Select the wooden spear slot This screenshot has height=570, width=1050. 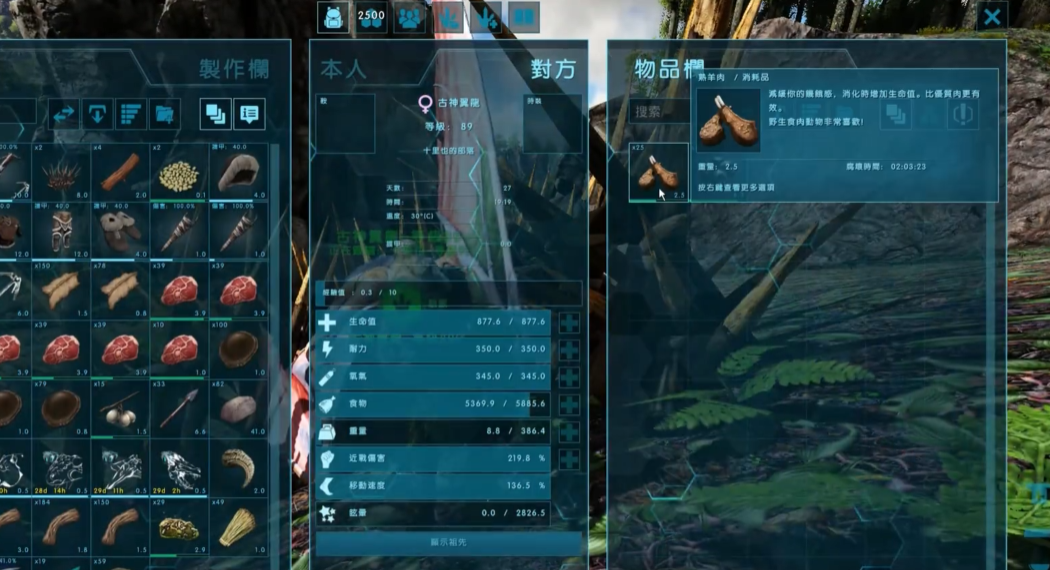tap(178, 407)
